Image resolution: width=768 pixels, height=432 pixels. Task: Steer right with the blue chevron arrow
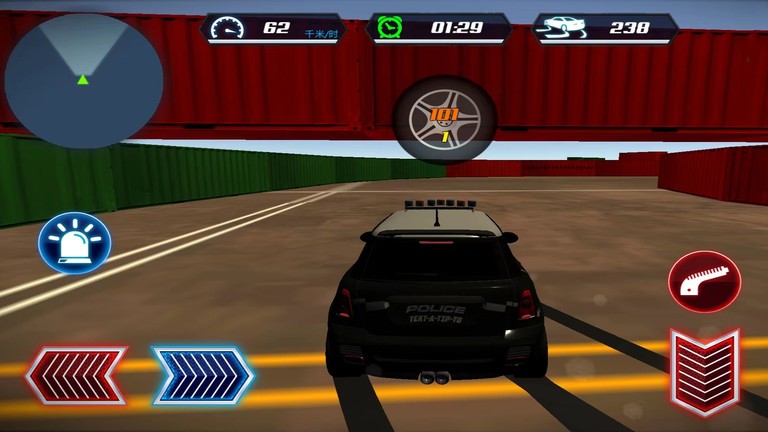(202, 376)
